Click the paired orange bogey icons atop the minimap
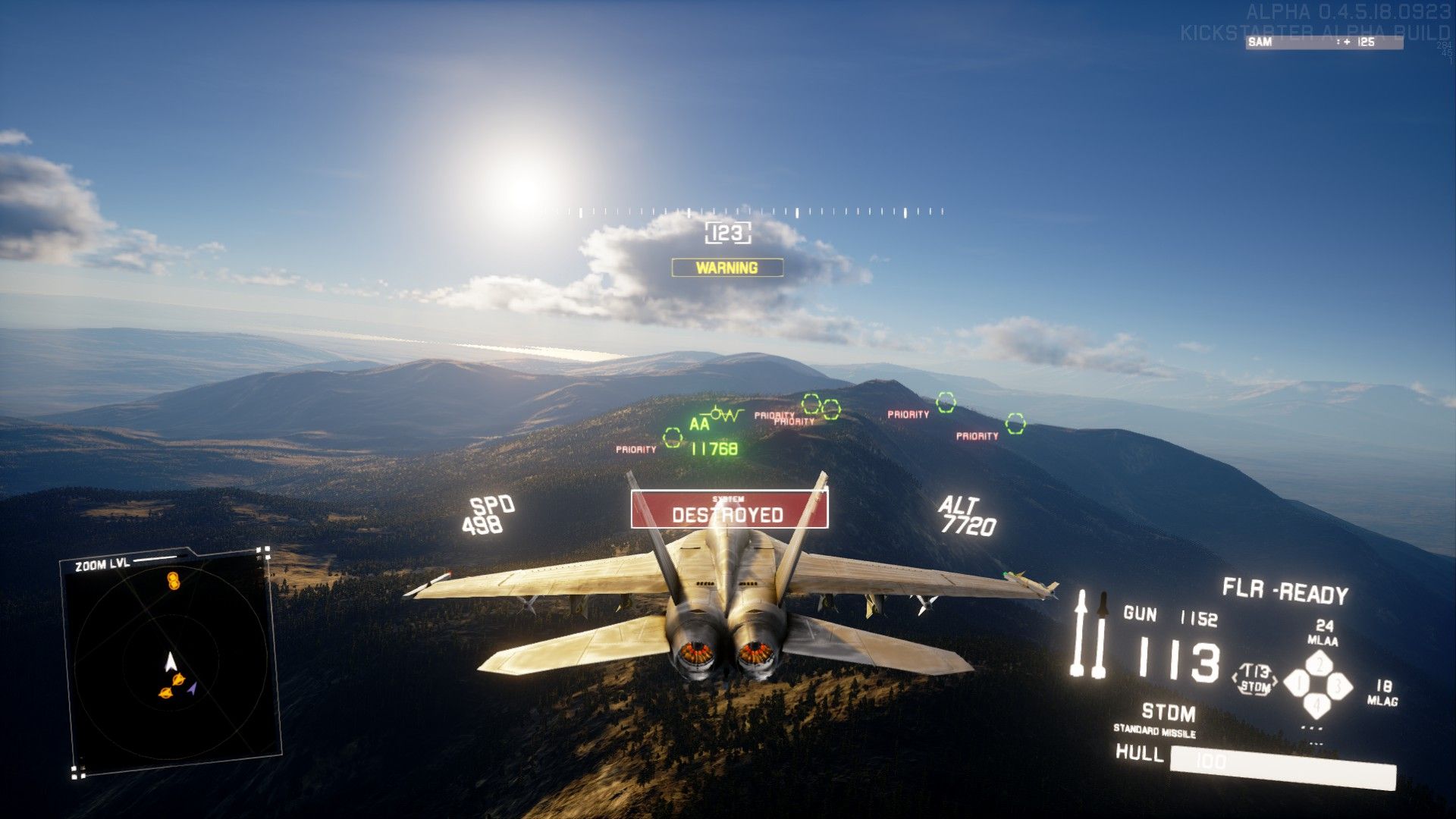 tap(174, 580)
